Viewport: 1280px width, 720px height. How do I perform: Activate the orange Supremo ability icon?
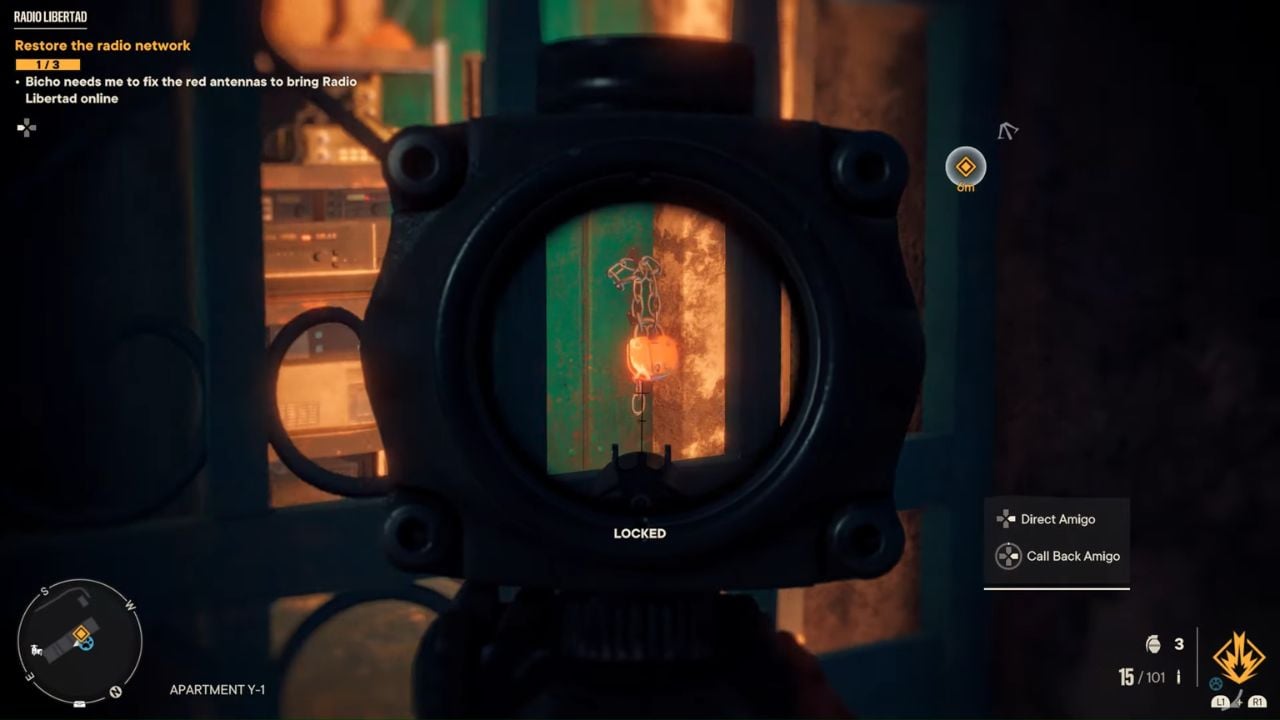click(x=1238, y=657)
